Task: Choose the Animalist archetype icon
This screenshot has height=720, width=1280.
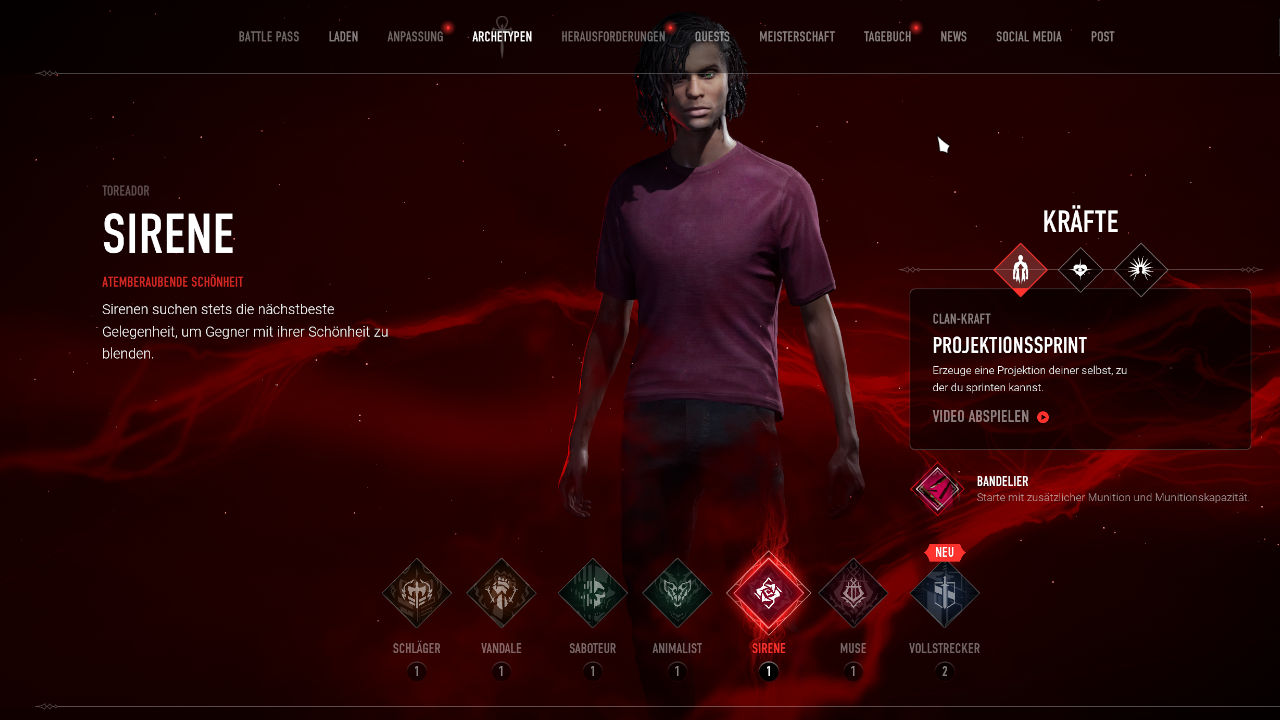Action: point(677,593)
